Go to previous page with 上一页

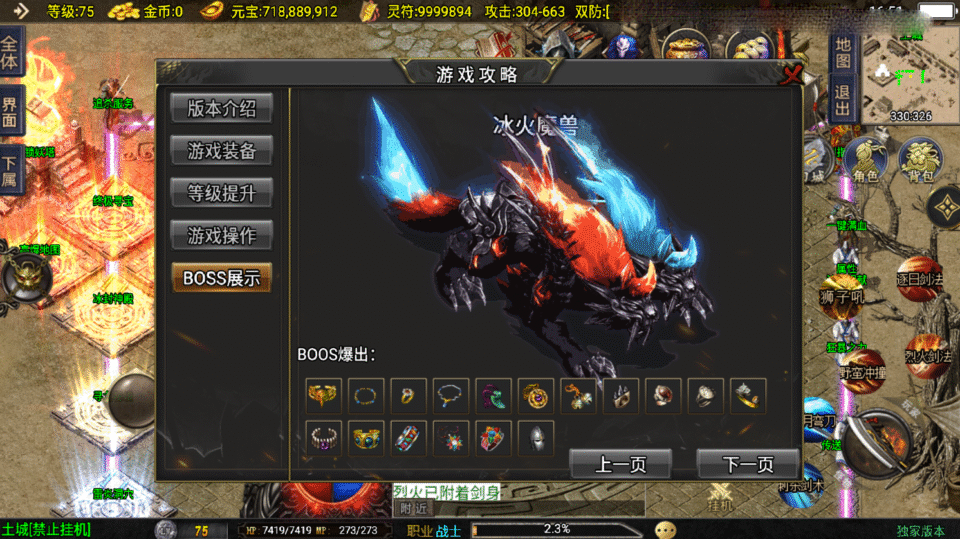620,463
